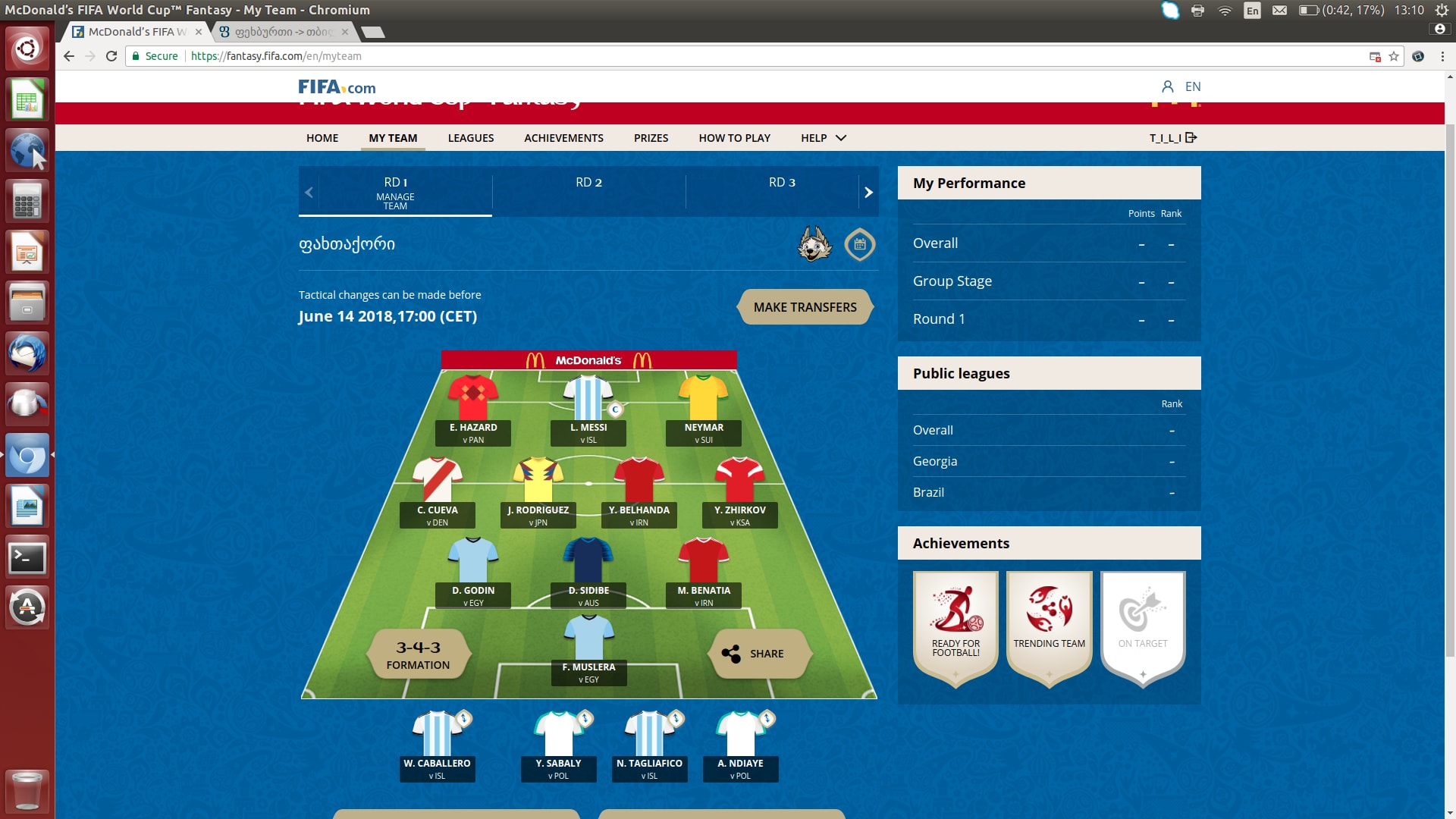Switch to the RD 2 tab
This screenshot has width=1456, height=819.
tap(588, 183)
